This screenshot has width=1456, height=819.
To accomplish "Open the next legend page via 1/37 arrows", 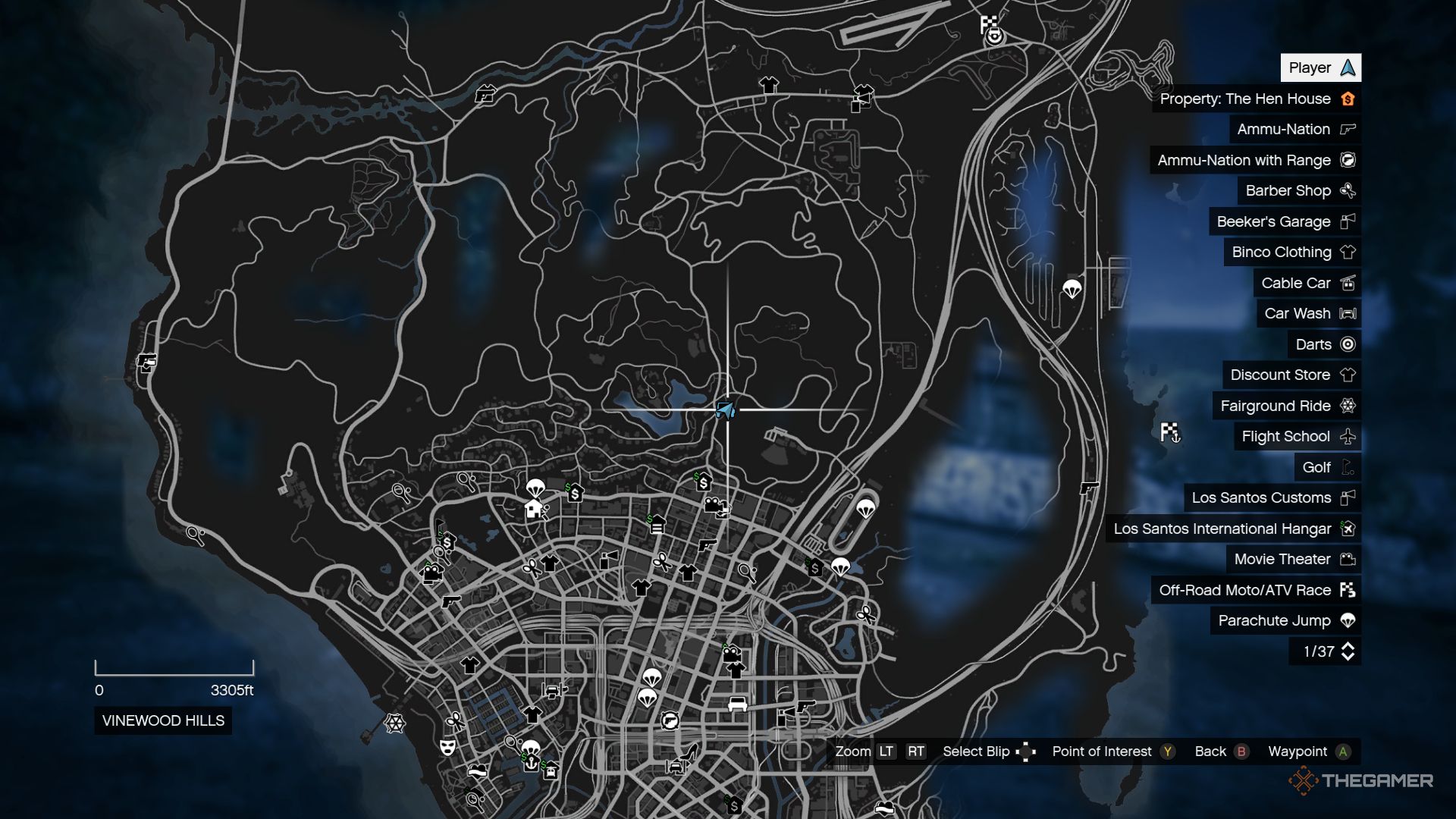I will (1348, 651).
